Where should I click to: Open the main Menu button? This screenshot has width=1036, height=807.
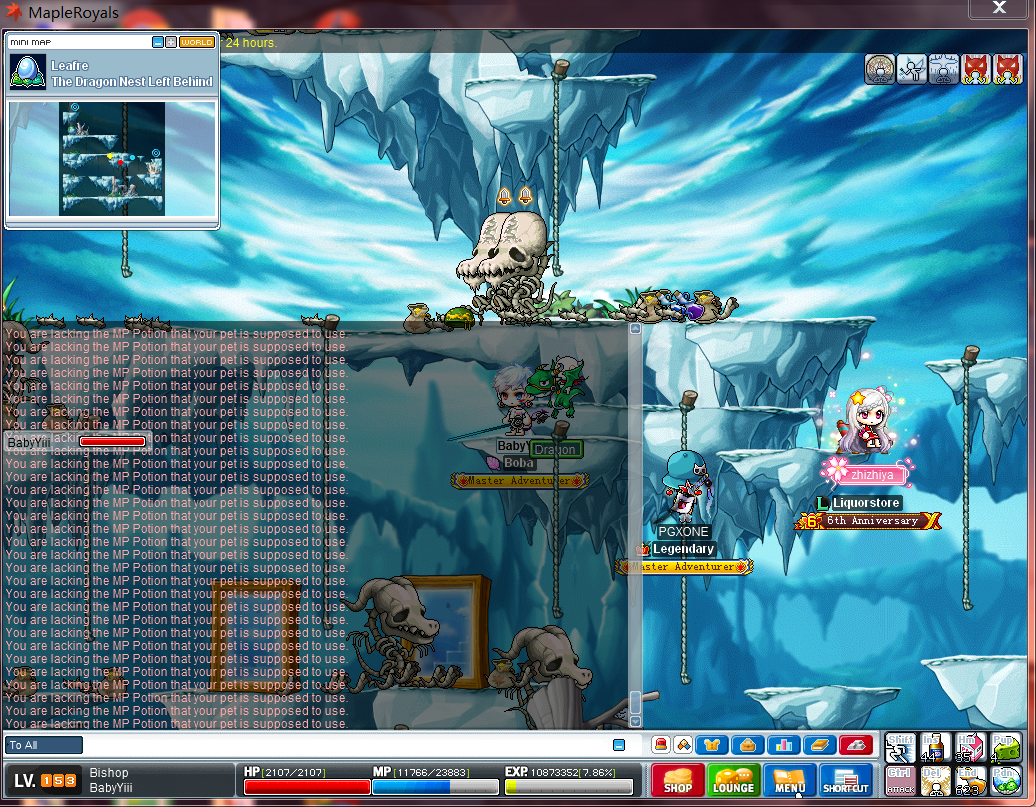pyautogui.click(x=789, y=780)
